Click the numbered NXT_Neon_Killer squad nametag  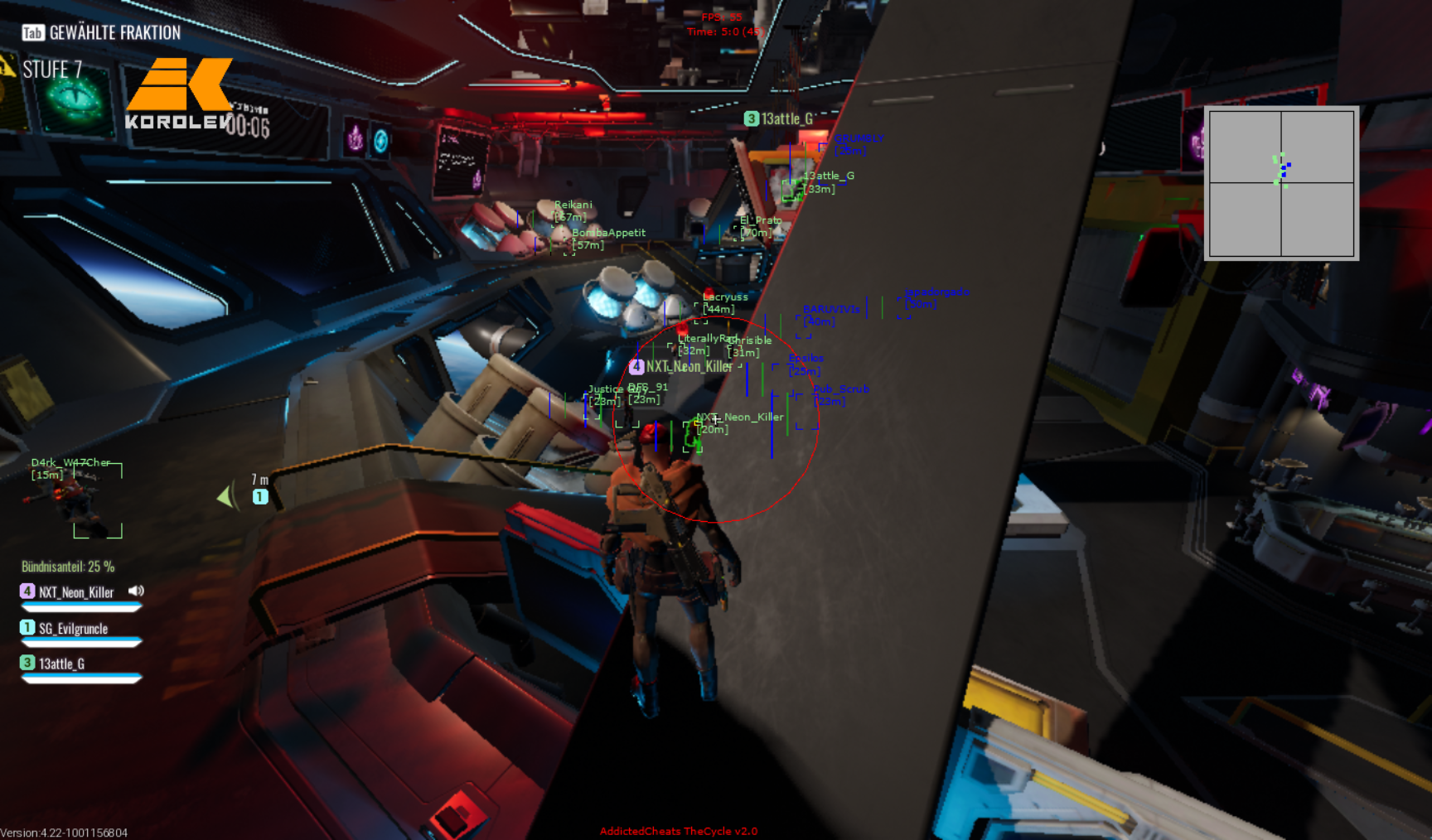coord(681,366)
